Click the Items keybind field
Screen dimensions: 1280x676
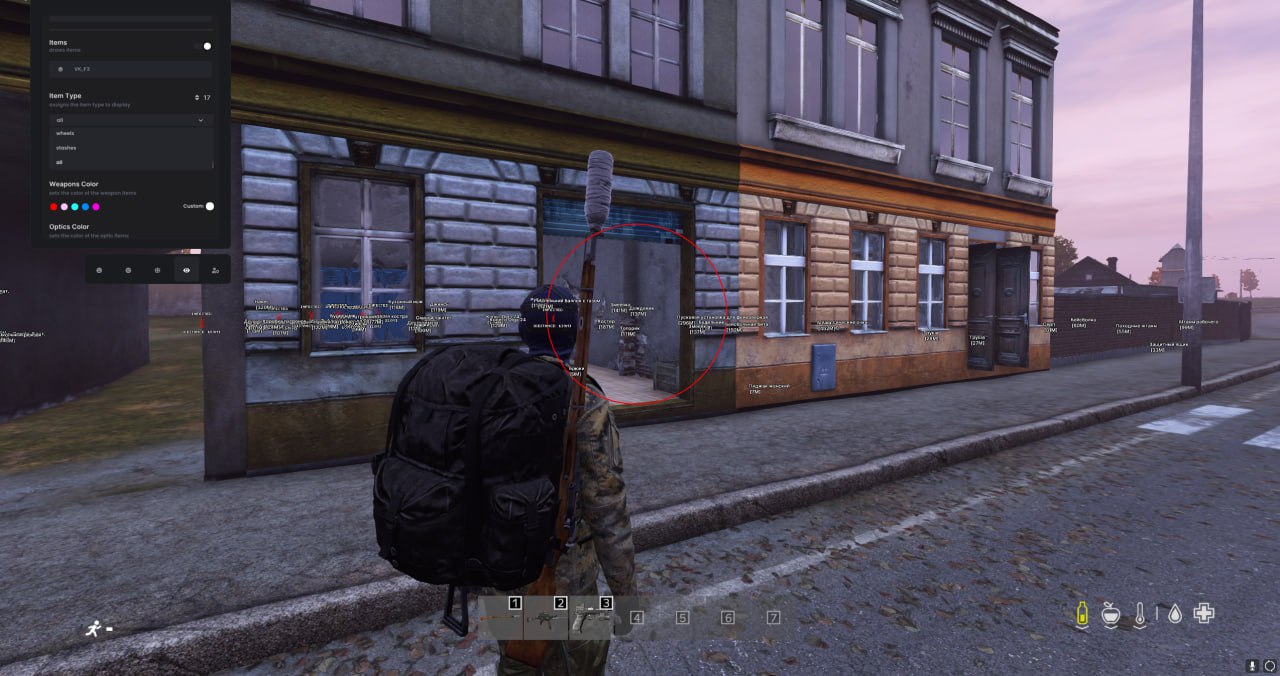pos(131,69)
